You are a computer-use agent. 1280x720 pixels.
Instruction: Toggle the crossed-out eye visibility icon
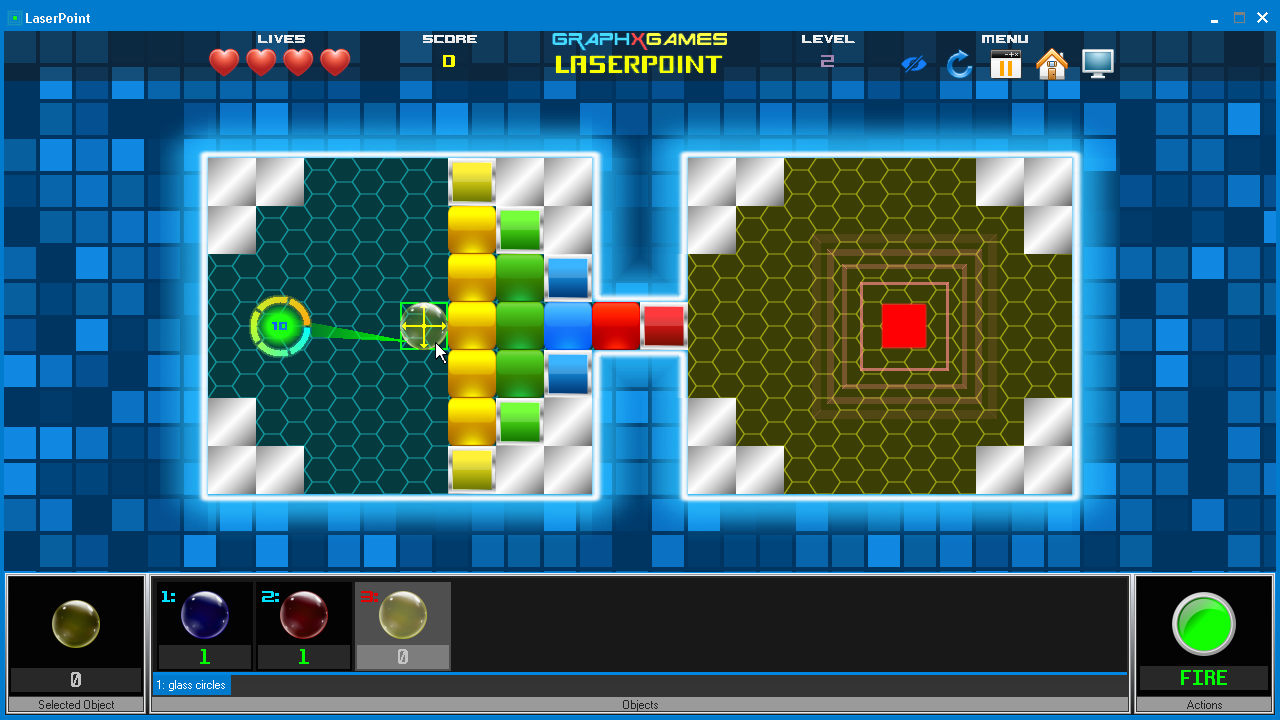point(914,64)
